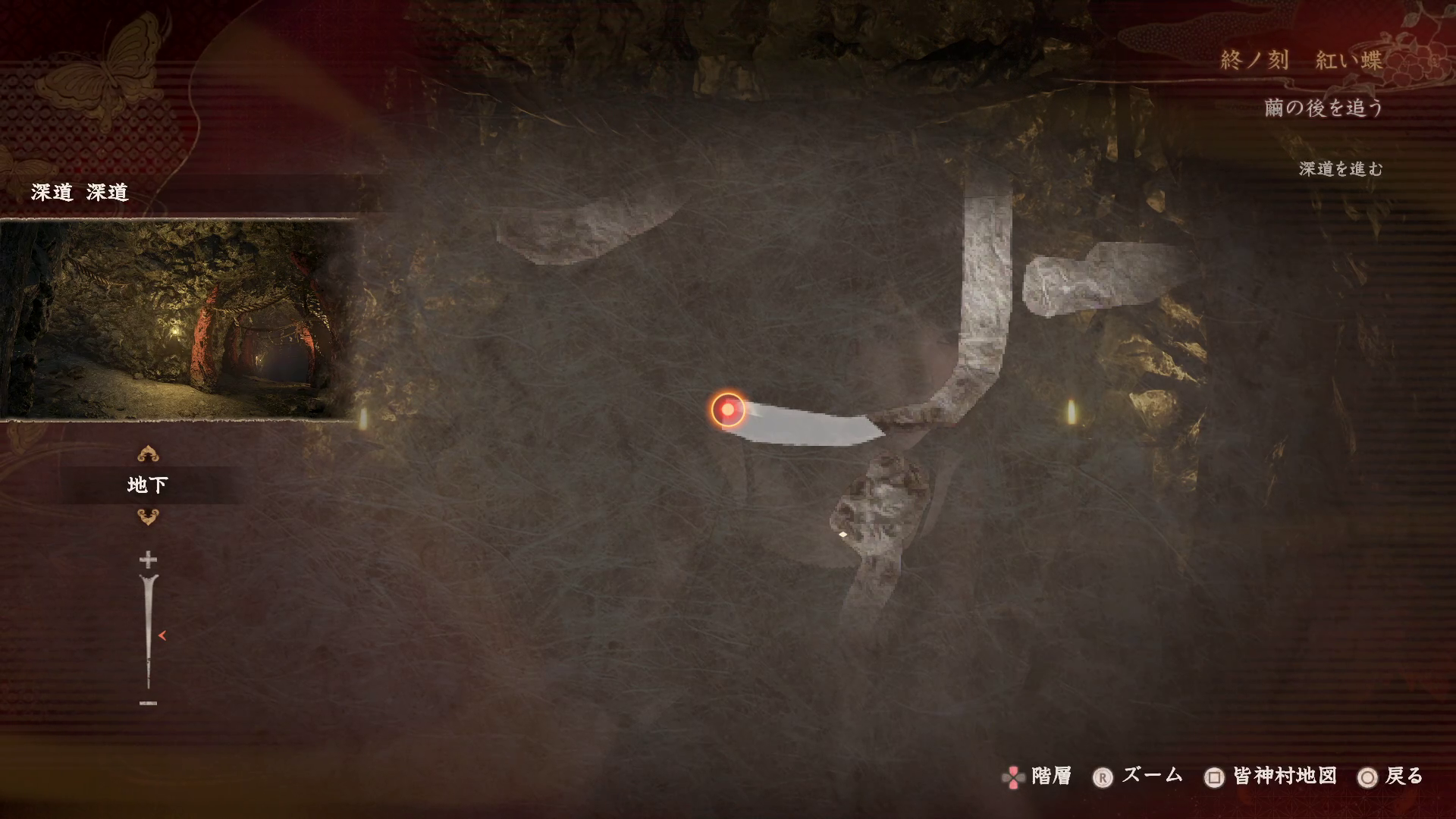Viewport: 1456px width, 819px height.
Task: Select the 繭の後を追う objective entry
Action: coord(1323,108)
